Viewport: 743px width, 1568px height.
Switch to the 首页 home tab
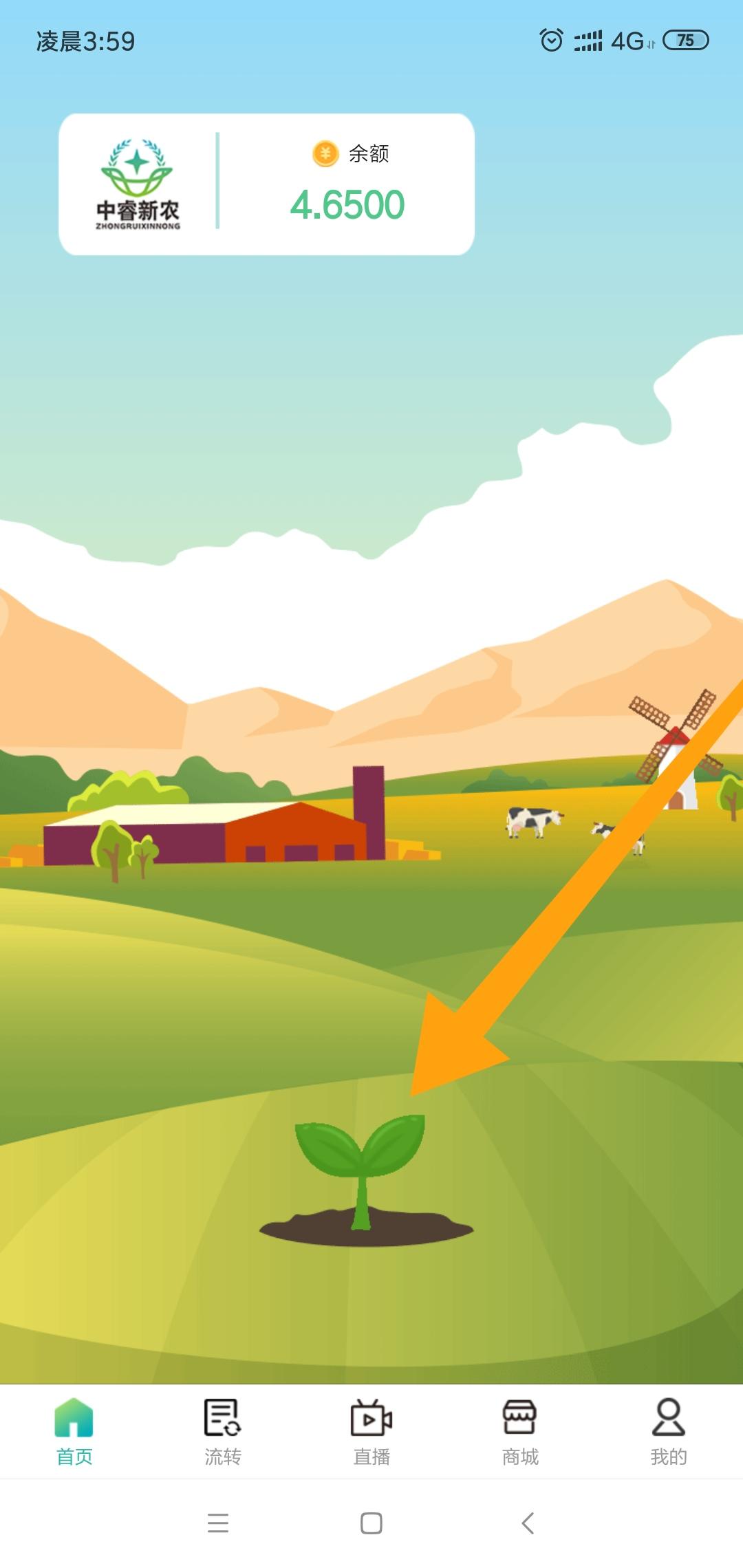coord(74,1432)
